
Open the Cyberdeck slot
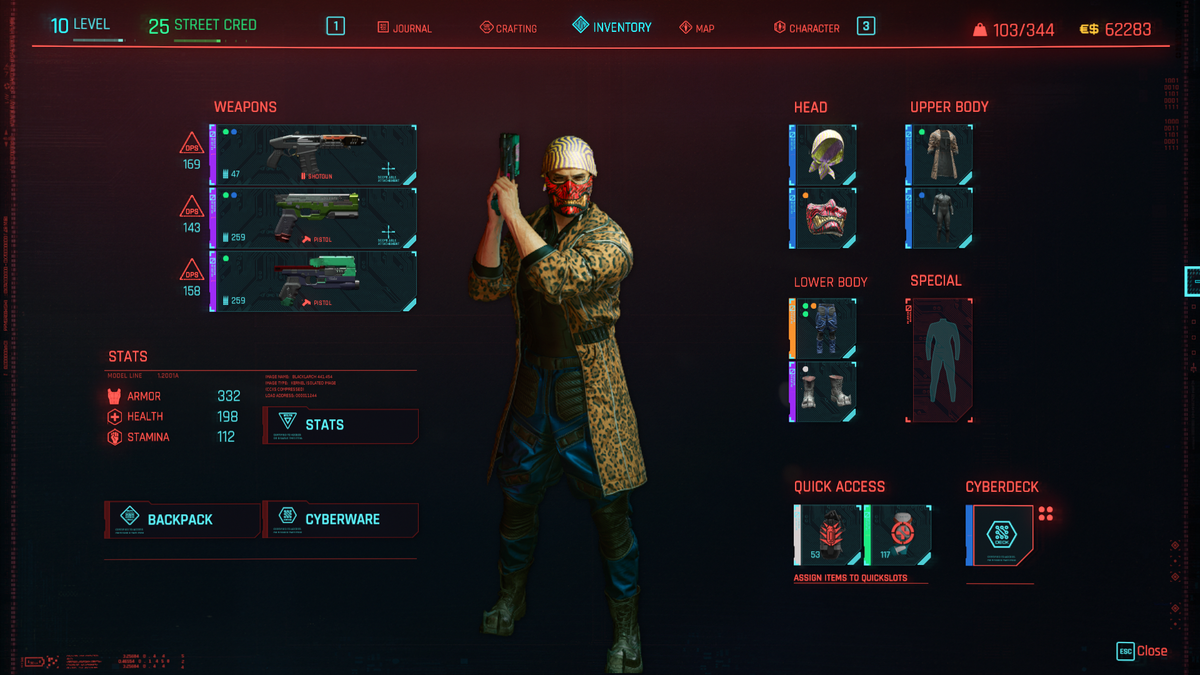click(x=1000, y=535)
